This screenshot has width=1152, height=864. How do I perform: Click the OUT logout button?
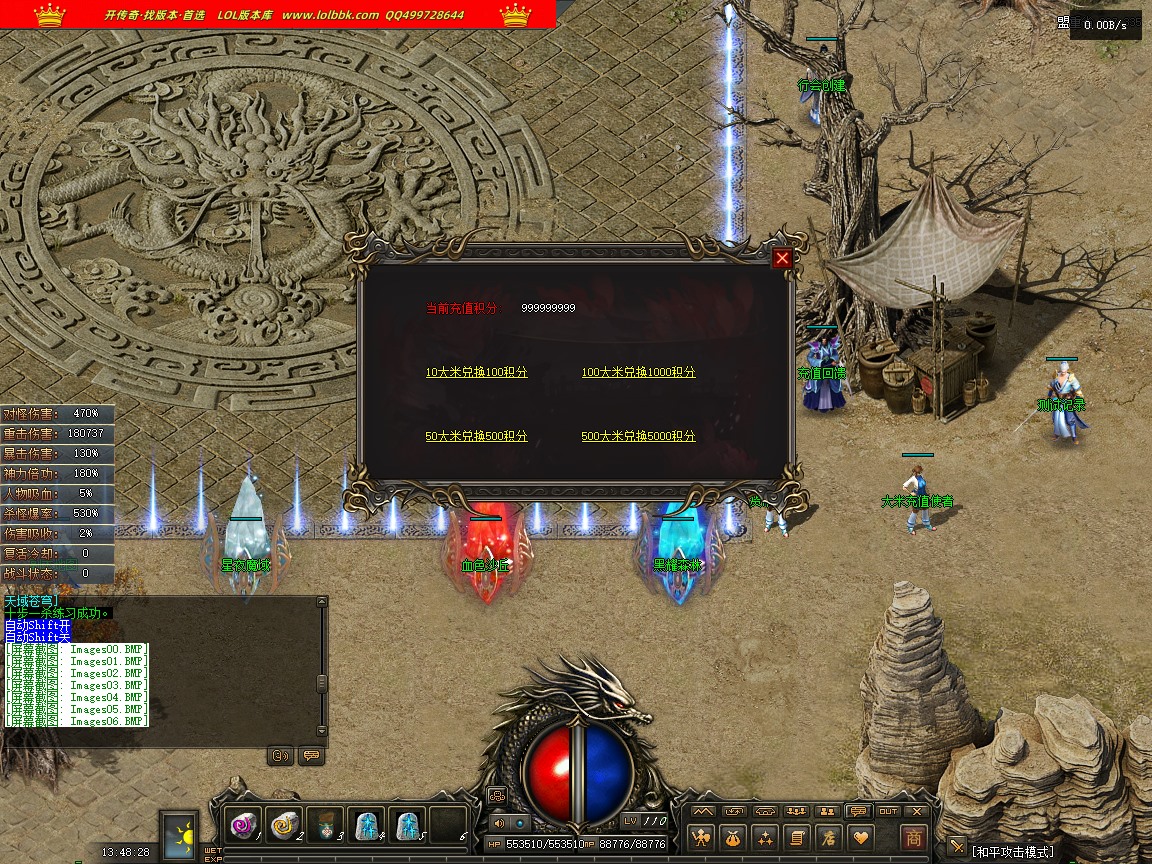[888, 811]
